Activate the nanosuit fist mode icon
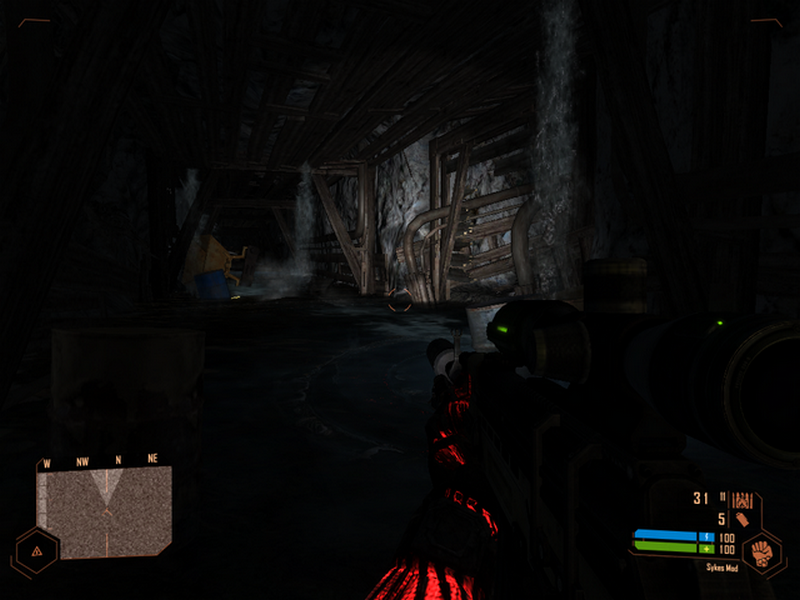800x600 pixels. click(761, 552)
